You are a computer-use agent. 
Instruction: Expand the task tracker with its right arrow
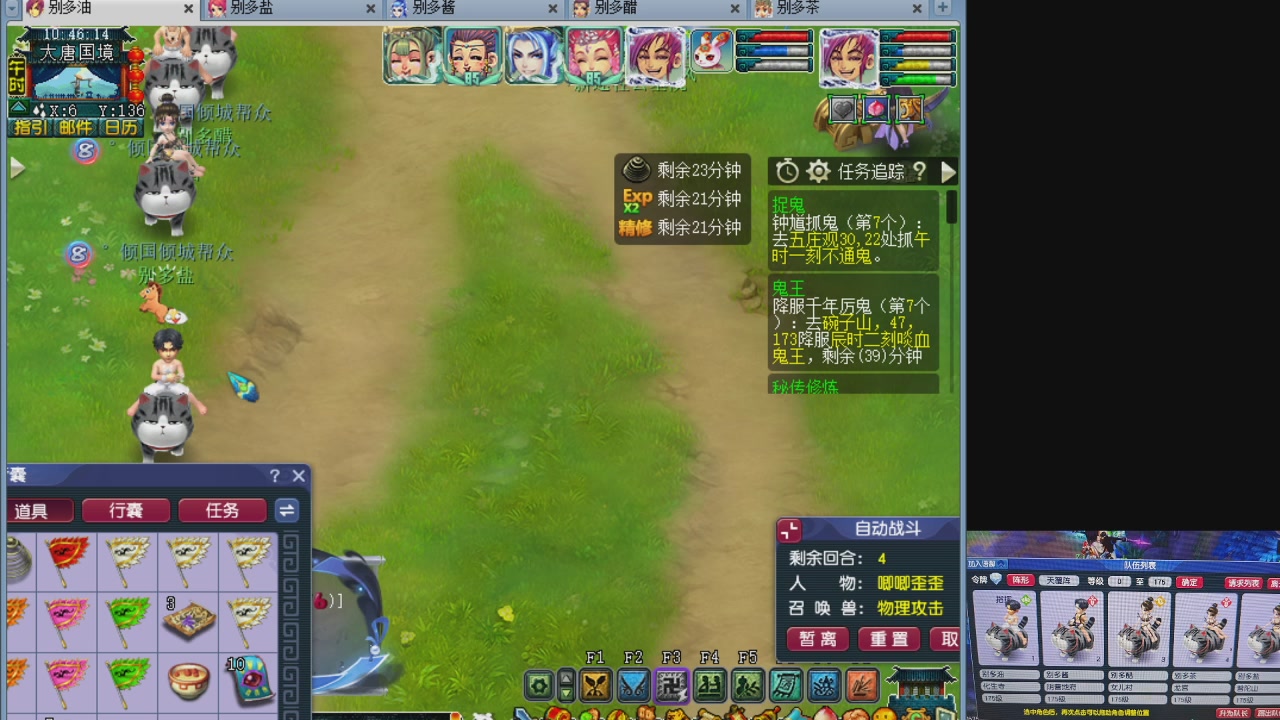pos(948,172)
